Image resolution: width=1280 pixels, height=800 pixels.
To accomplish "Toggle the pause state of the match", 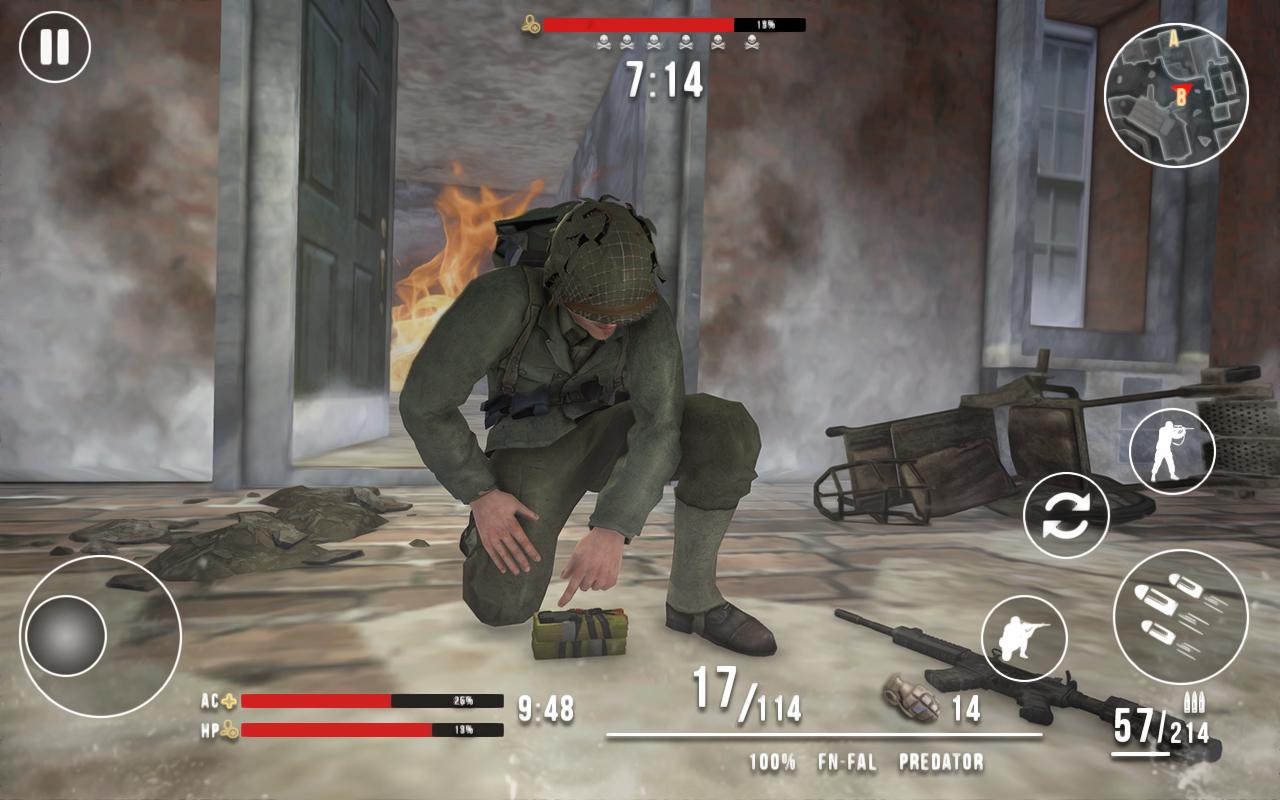I will pos(57,47).
